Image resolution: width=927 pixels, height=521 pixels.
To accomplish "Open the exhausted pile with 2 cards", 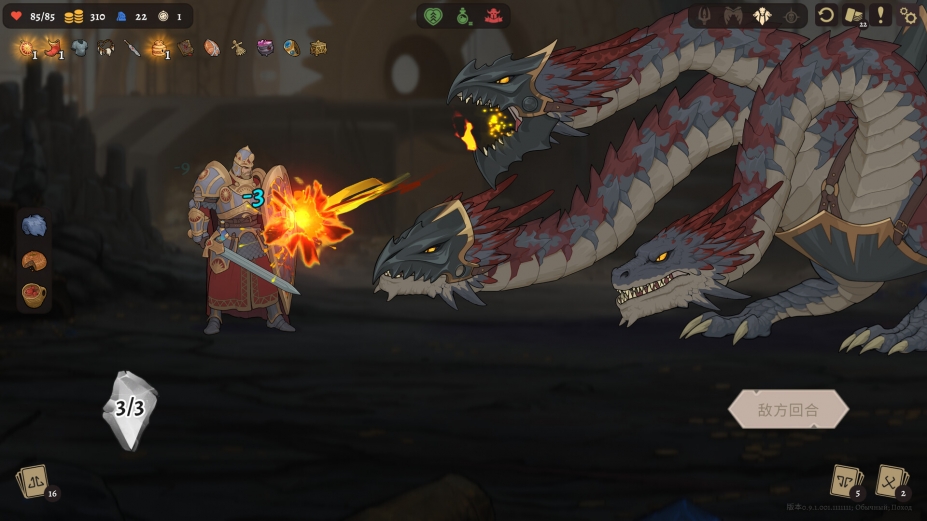I will (x=891, y=481).
